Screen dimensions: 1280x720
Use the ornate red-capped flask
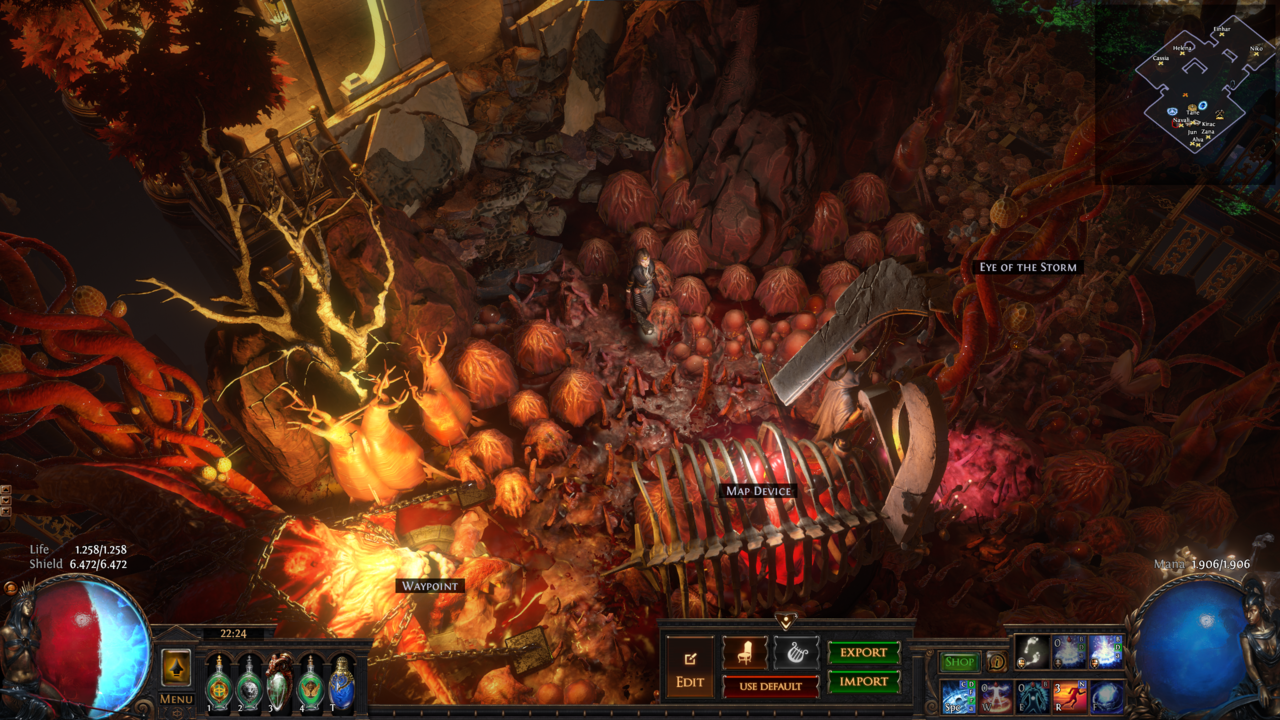click(280, 683)
